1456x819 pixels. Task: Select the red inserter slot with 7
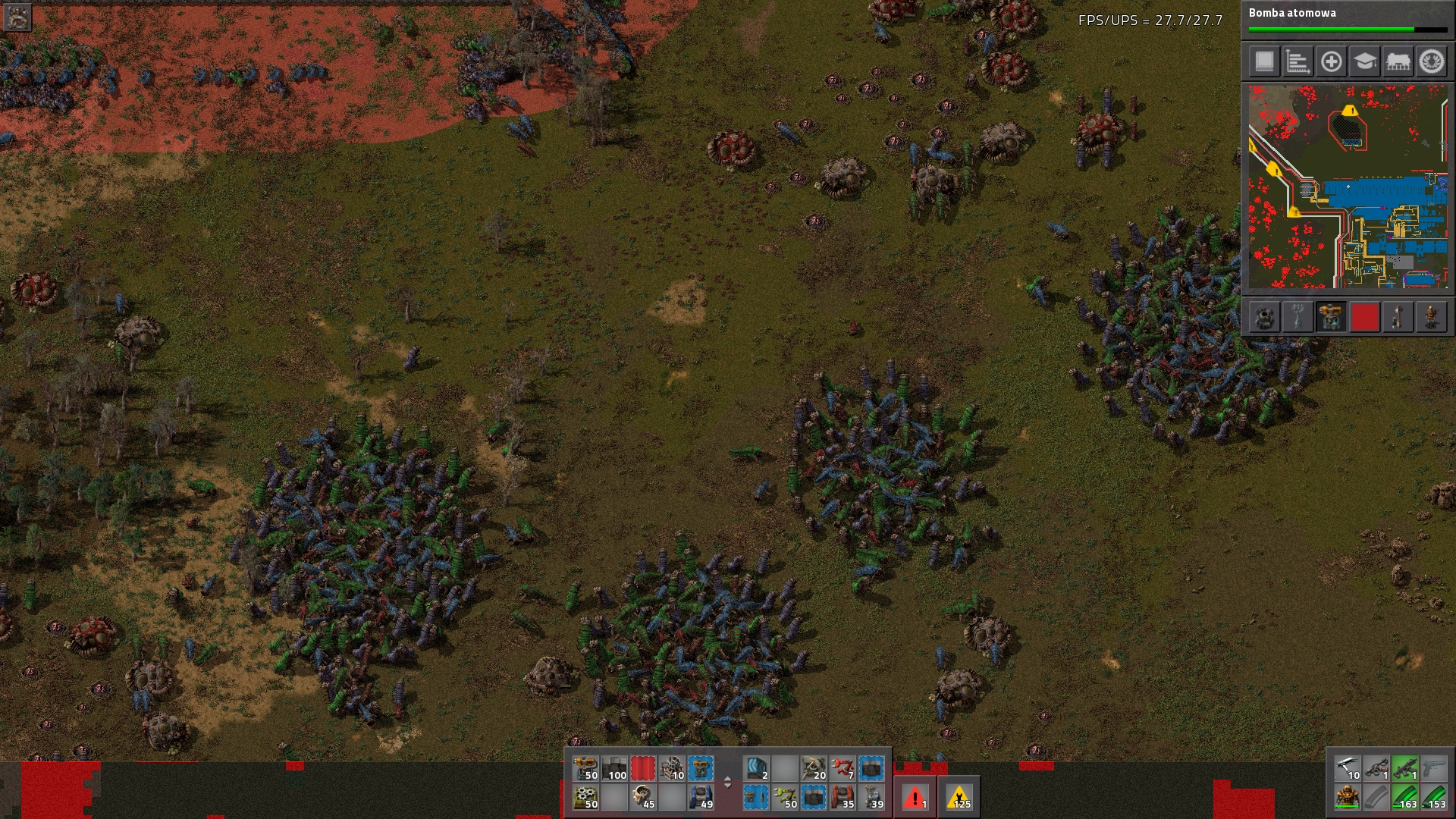click(842, 768)
